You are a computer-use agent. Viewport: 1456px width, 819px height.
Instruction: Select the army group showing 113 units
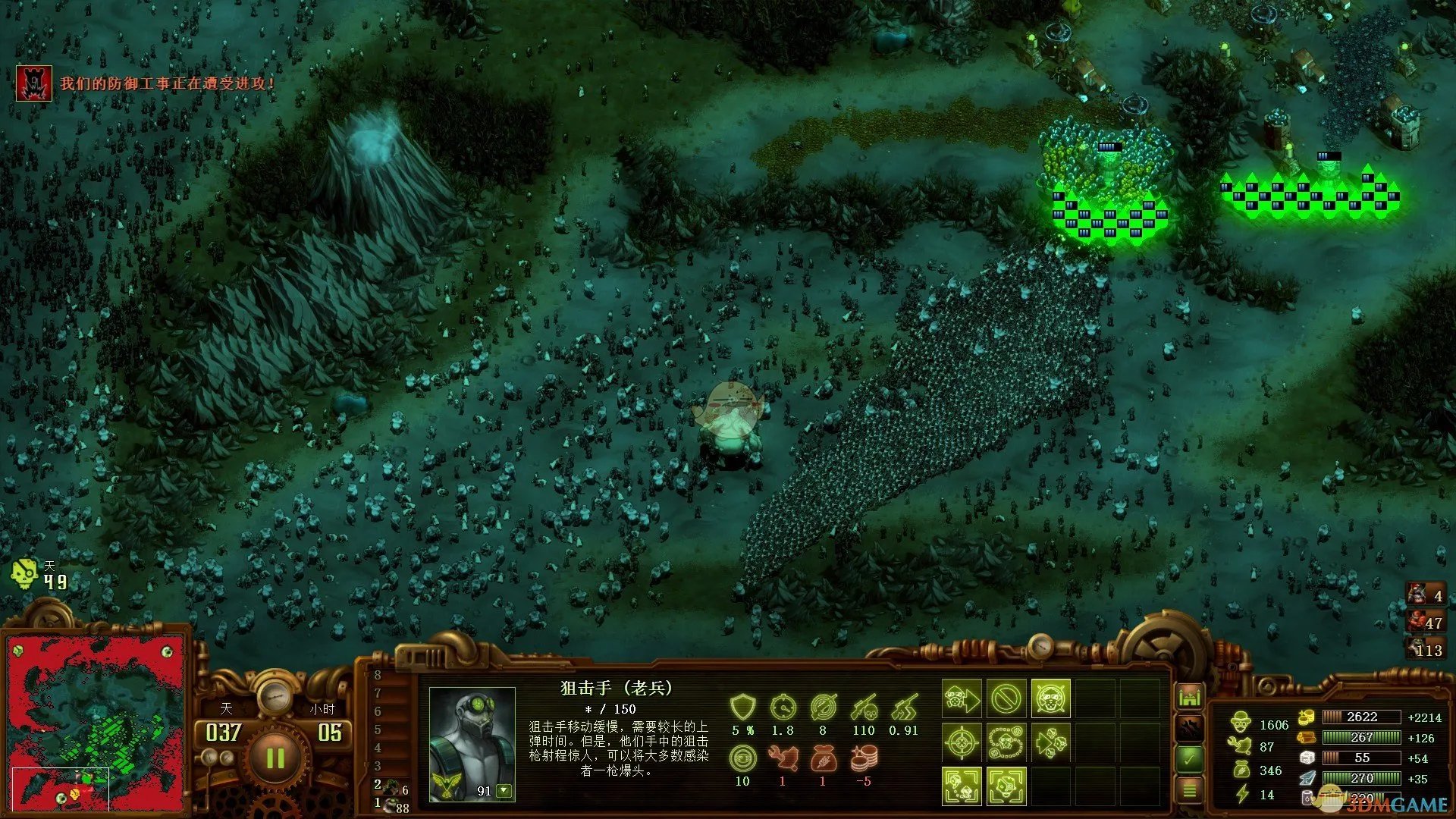point(1426,649)
